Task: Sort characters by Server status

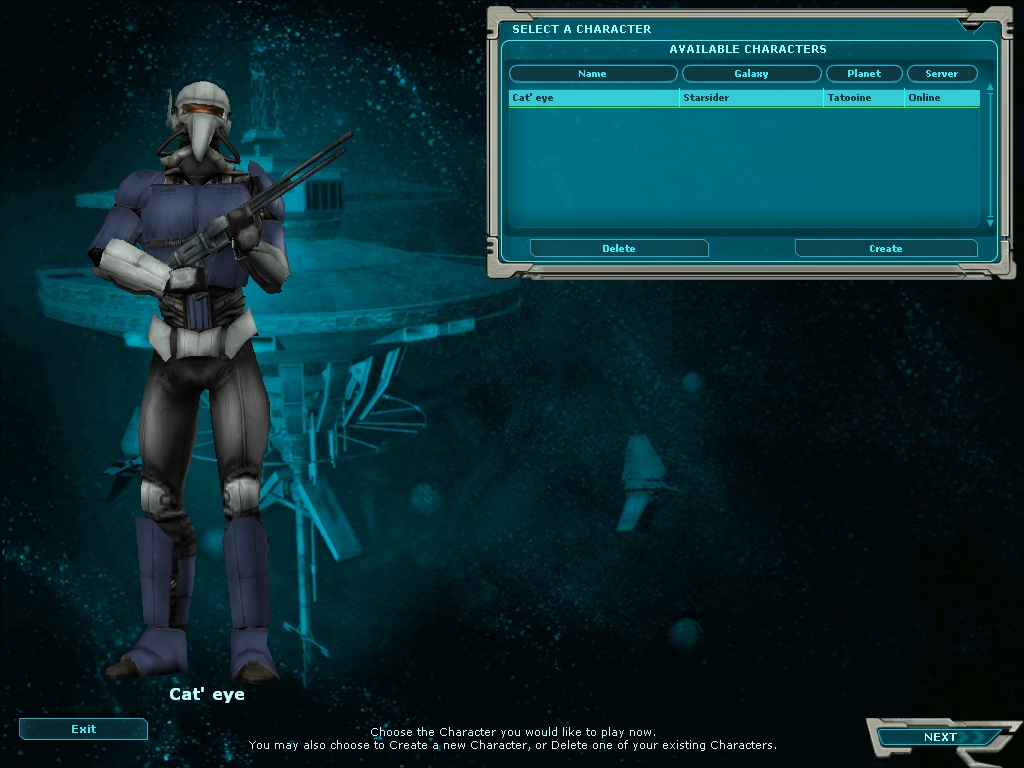Action: [x=941, y=74]
